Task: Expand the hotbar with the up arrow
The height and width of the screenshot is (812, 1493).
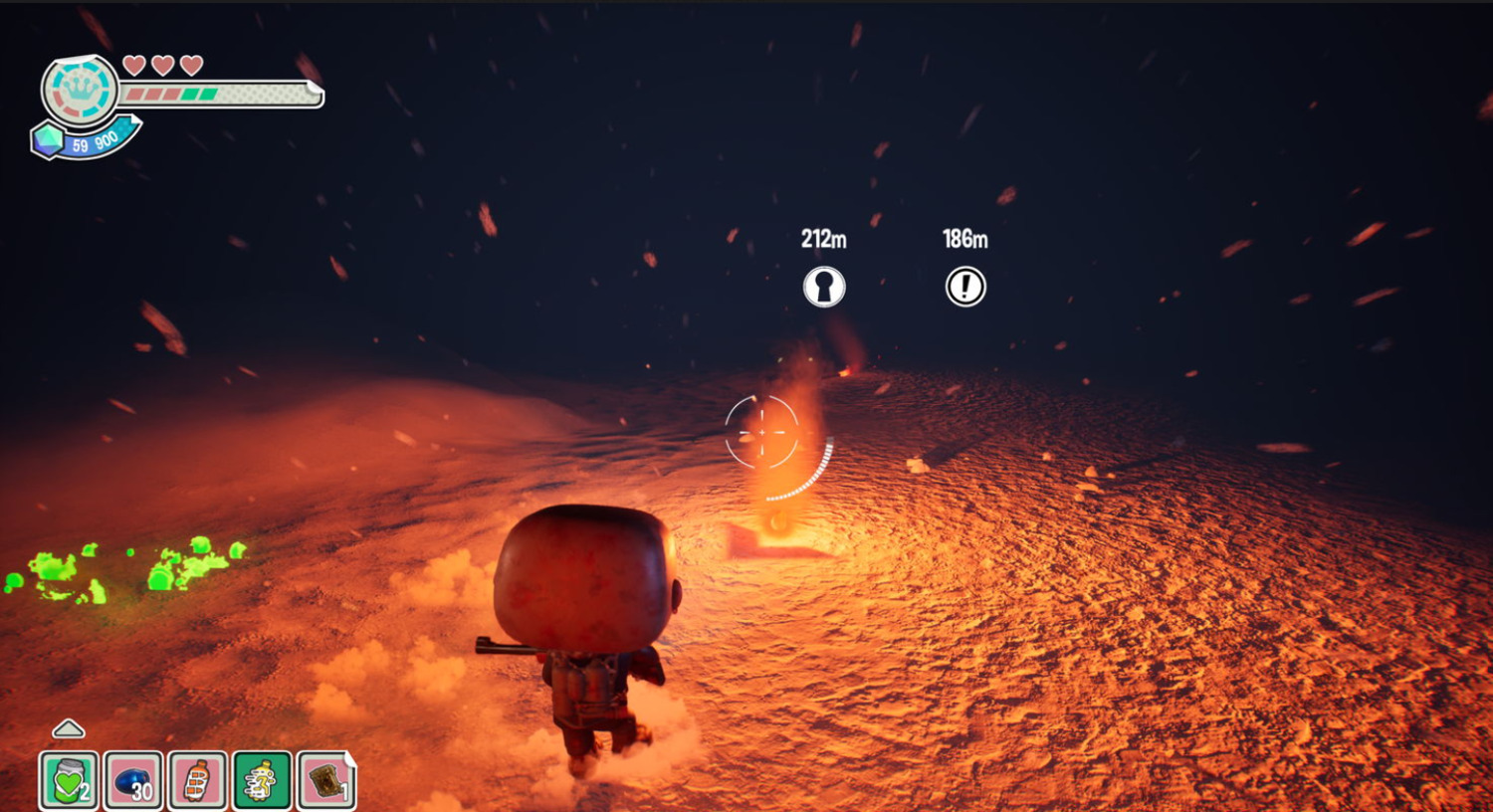Action: point(68,729)
